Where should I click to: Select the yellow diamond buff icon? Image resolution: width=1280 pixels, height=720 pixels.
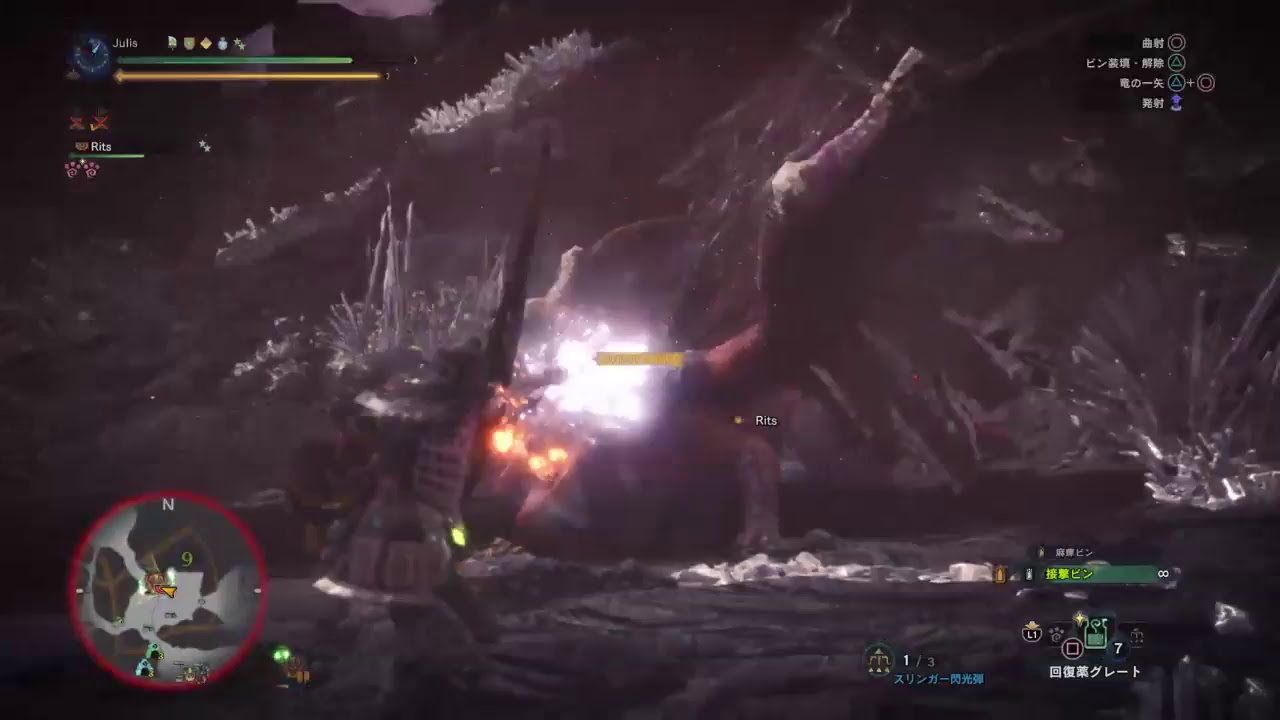(x=206, y=44)
